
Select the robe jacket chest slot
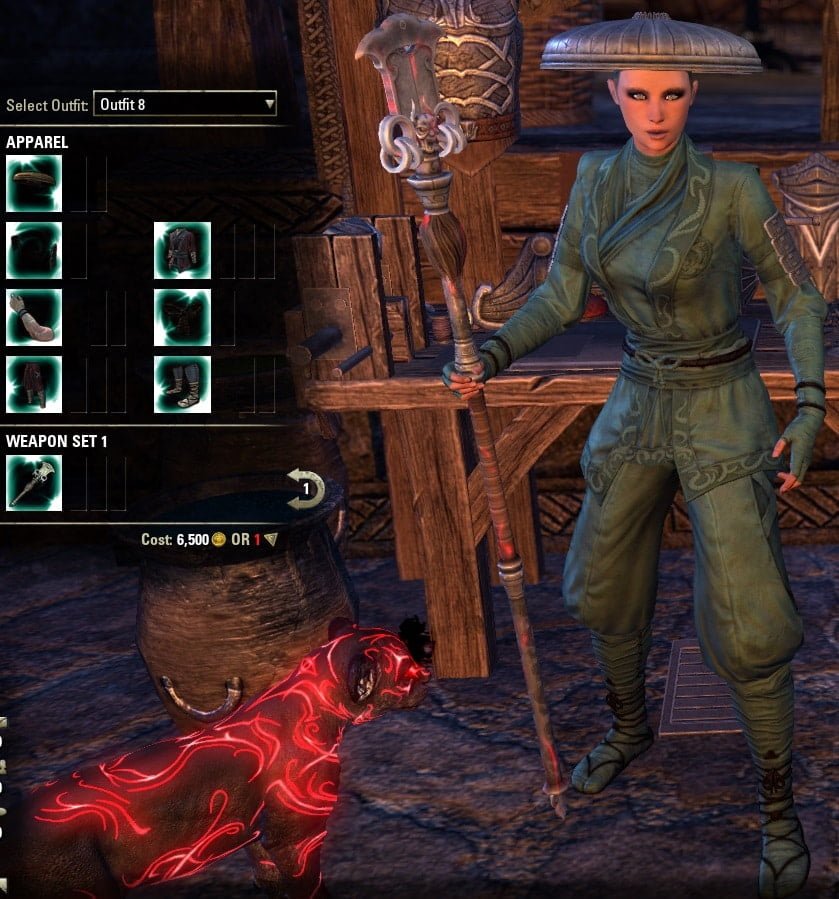point(182,250)
